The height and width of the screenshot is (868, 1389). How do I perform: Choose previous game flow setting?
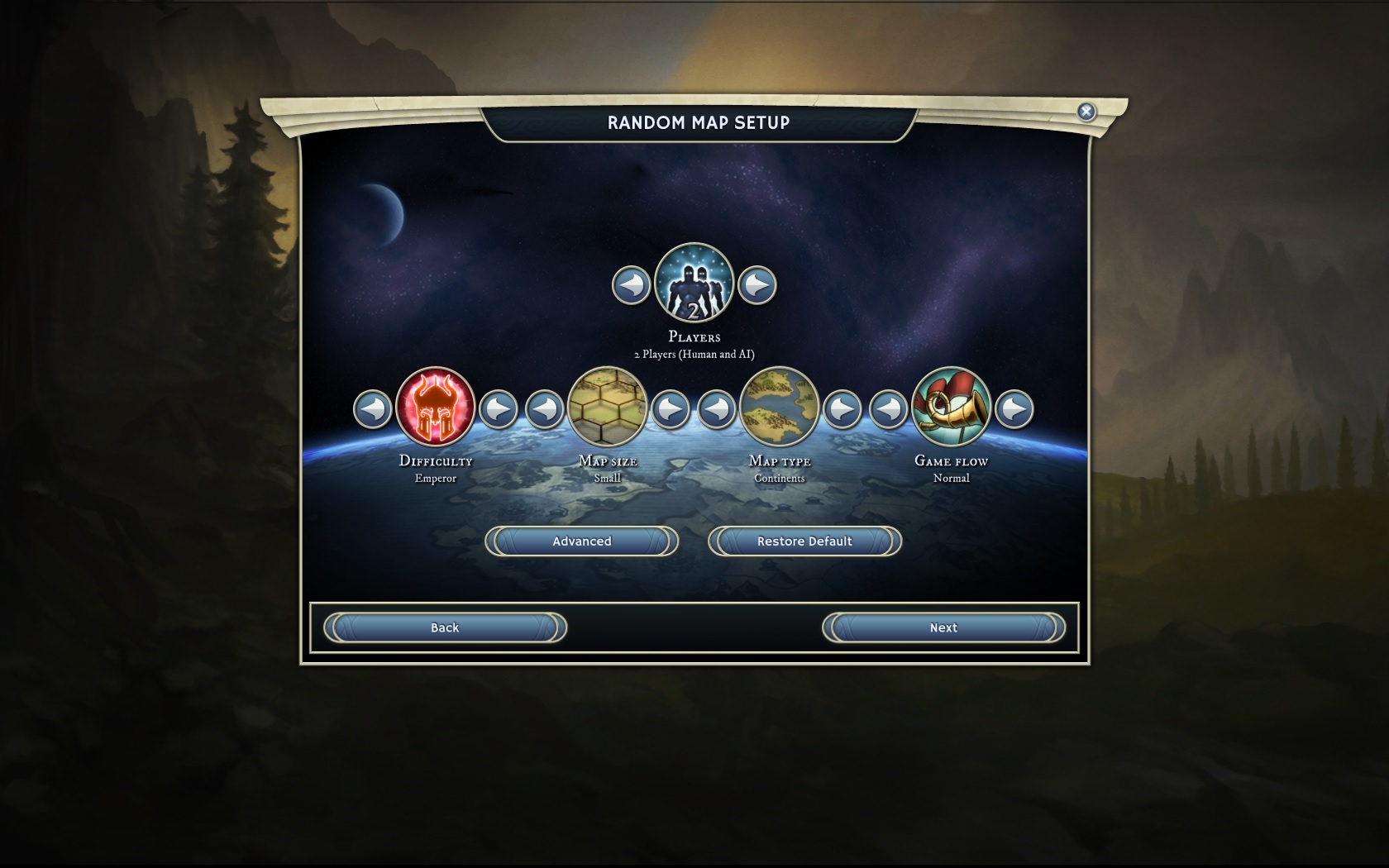coord(889,409)
